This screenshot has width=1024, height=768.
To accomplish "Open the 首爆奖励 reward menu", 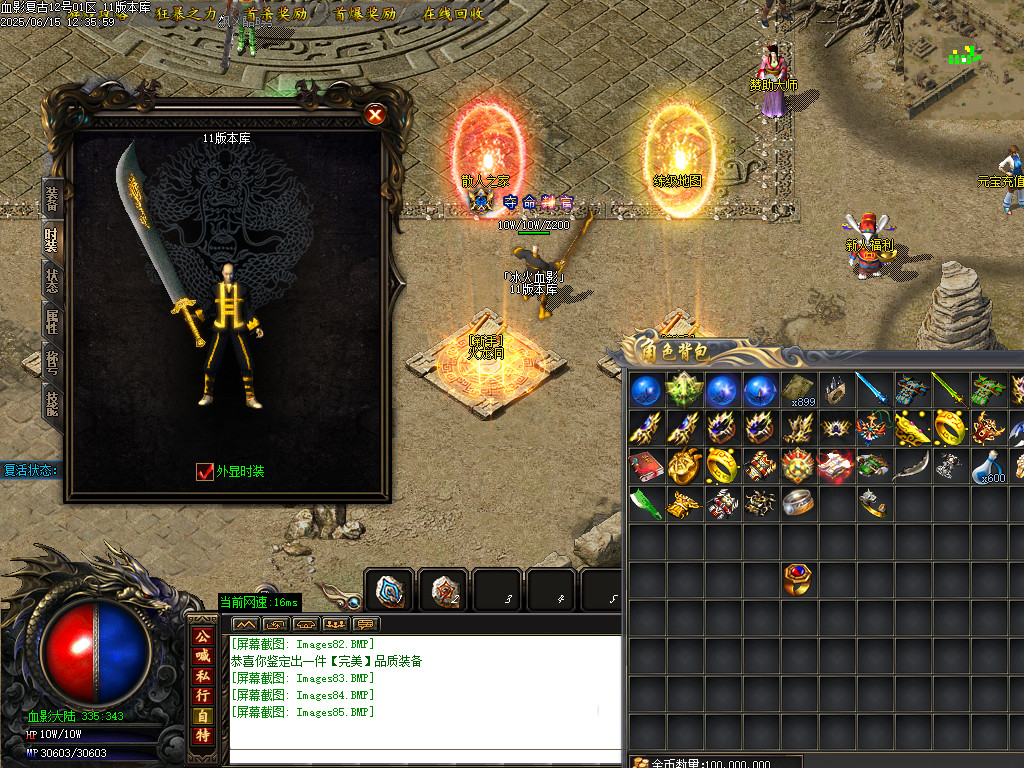I will (365, 14).
